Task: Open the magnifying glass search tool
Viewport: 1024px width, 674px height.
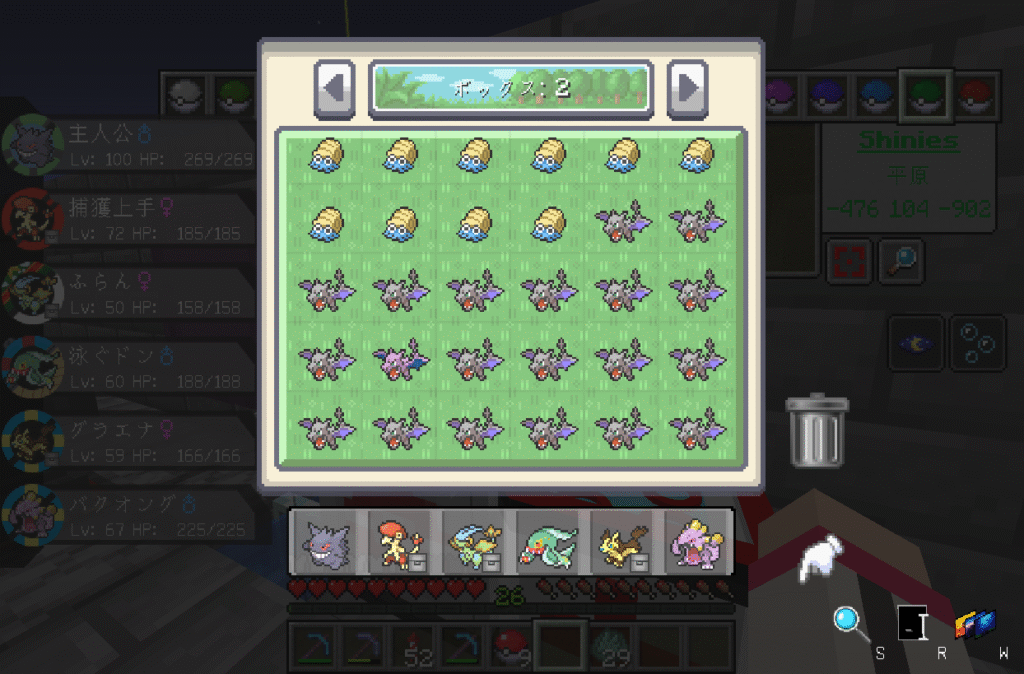Action: pyautogui.click(x=850, y=622)
